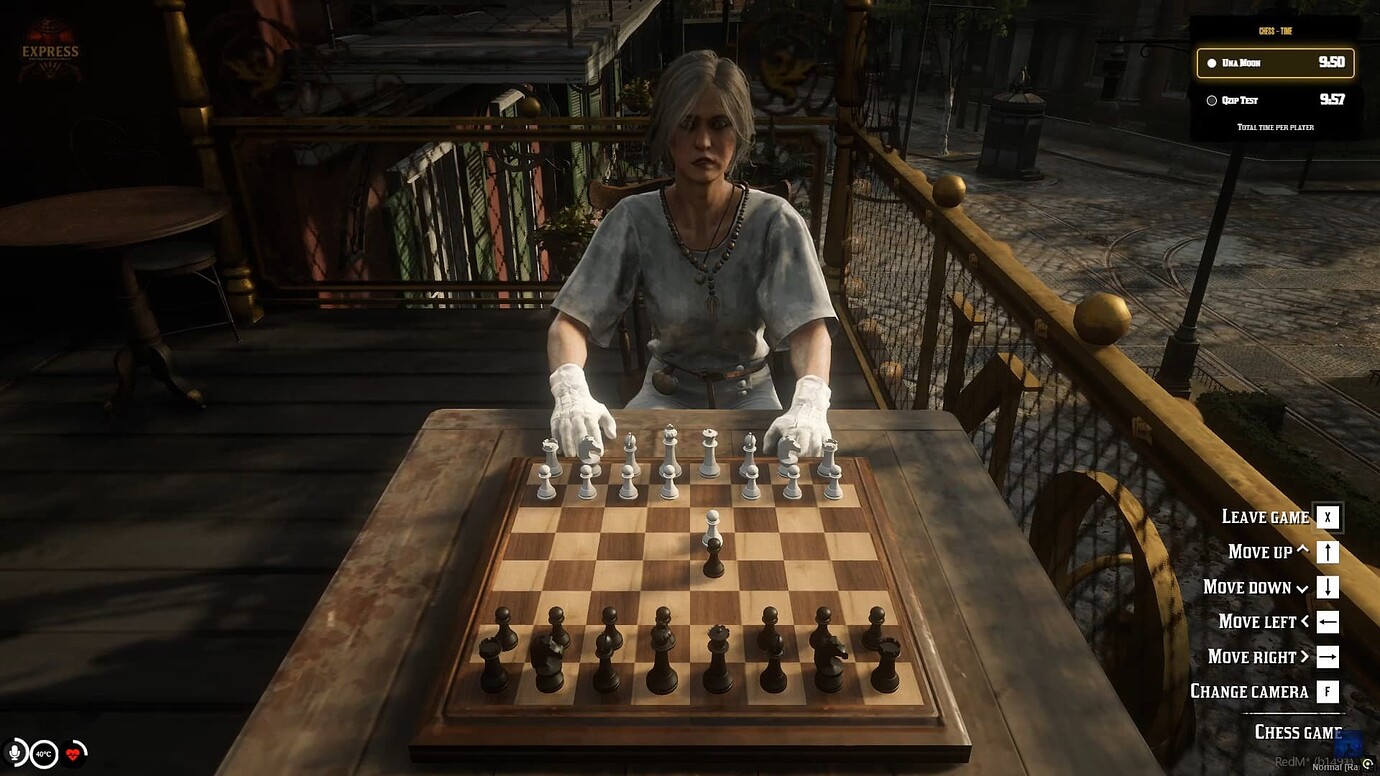Activate Change Camera
This screenshot has width=1380, height=776.
(x=1249, y=691)
